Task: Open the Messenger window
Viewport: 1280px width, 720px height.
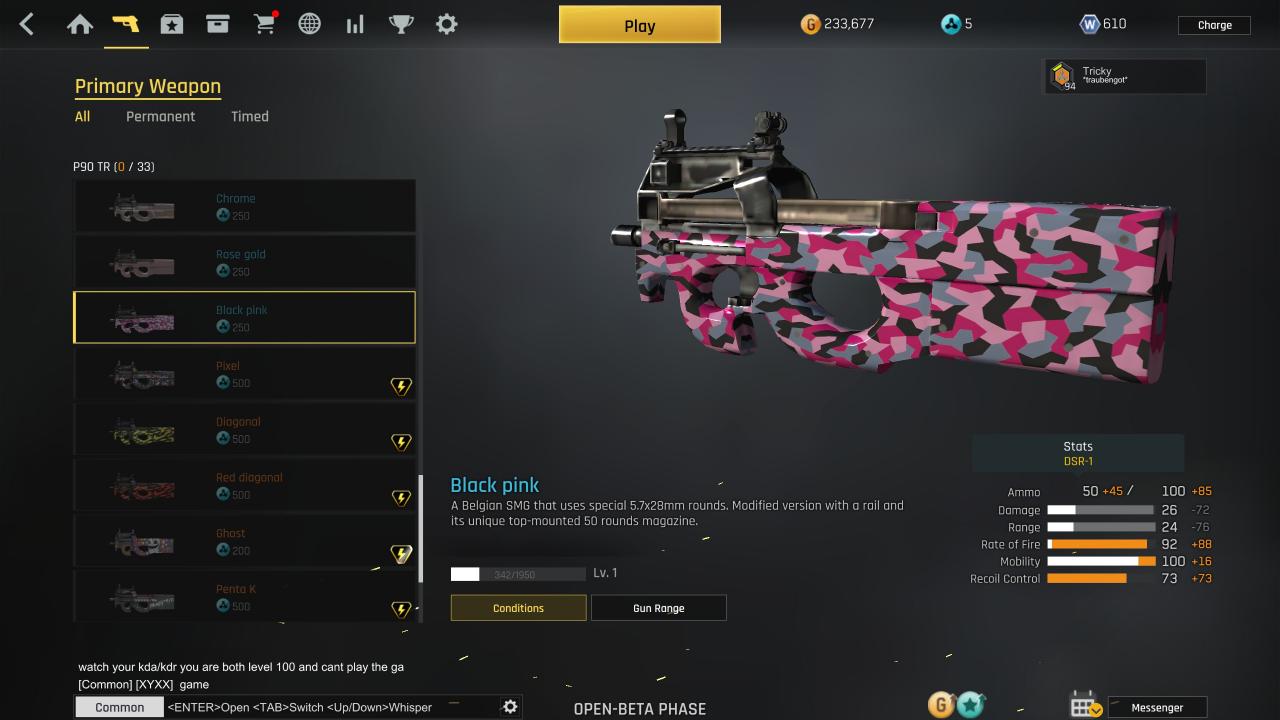Action: click(1157, 707)
